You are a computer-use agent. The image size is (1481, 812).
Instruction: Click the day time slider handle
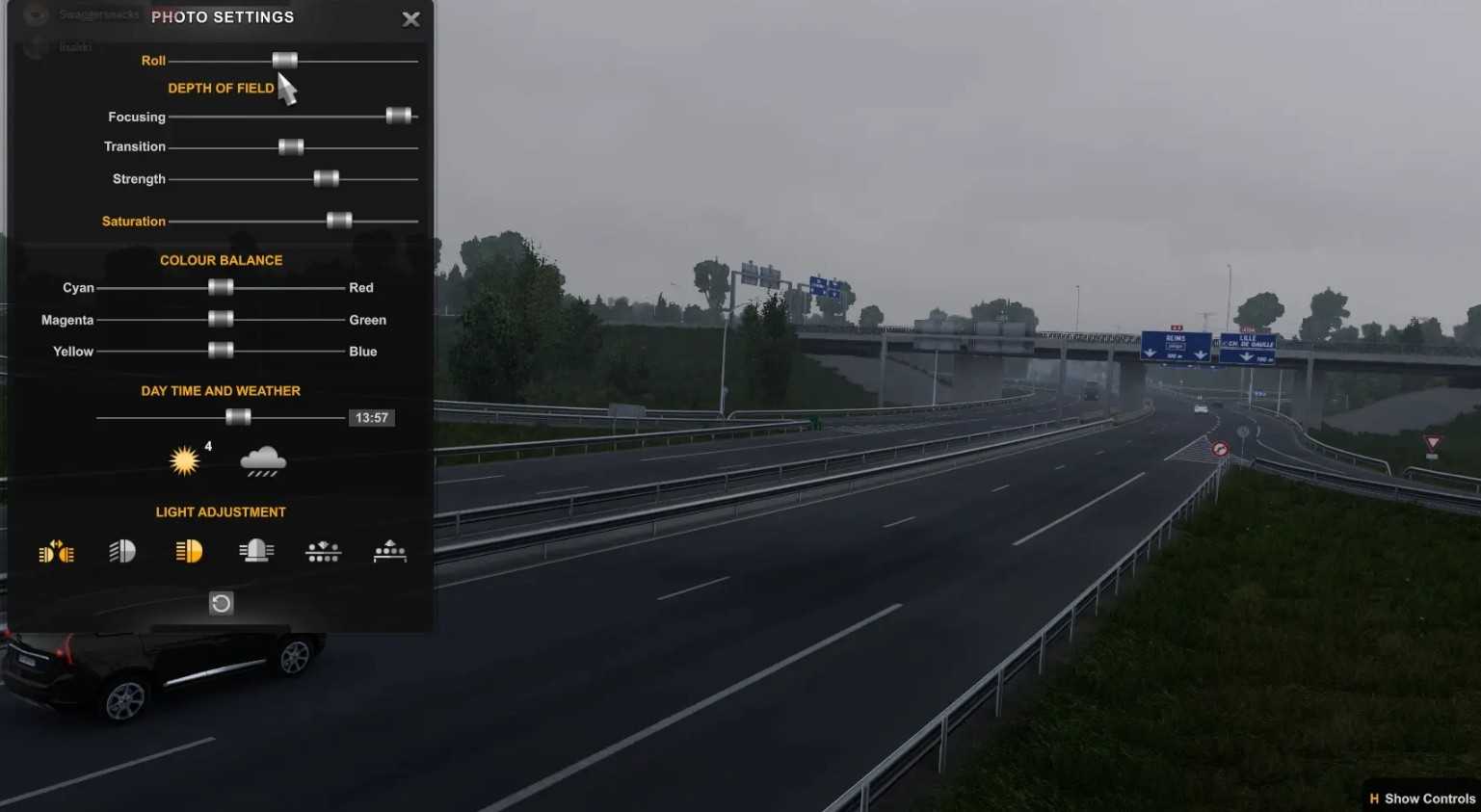coord(238,417)
